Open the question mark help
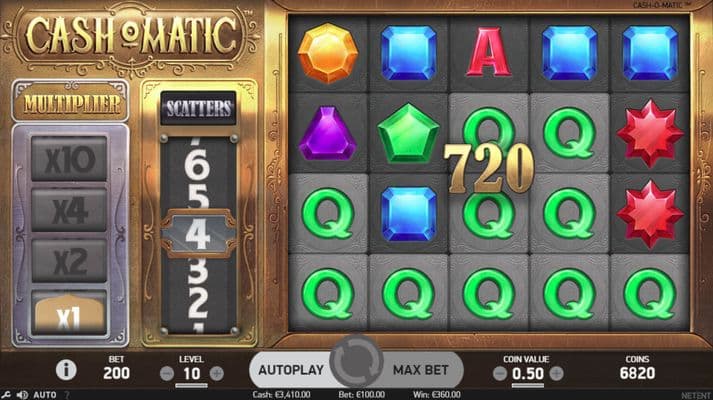This screenshot has width=713, height=400. tap(67, 395)
